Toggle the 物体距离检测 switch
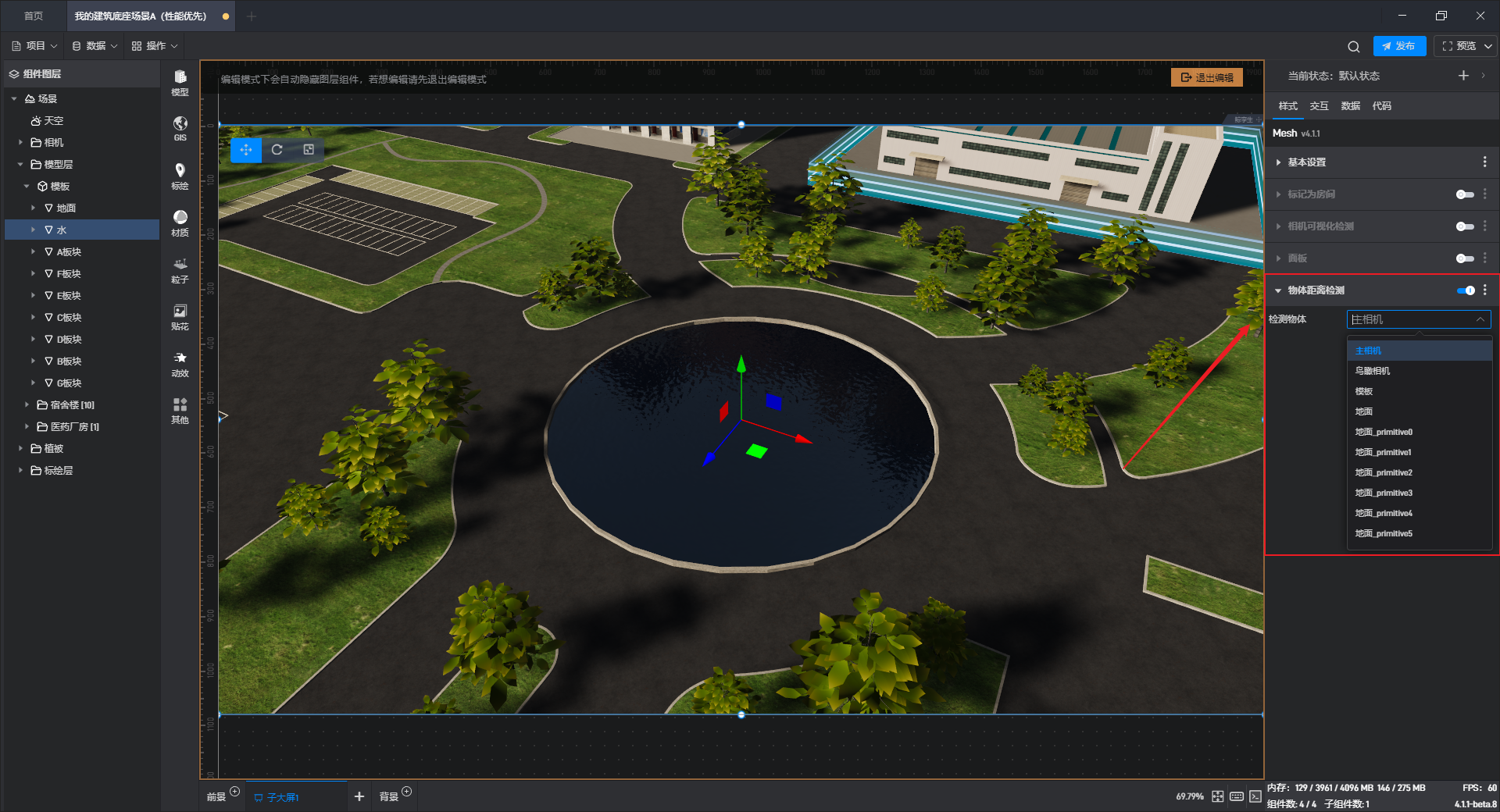Screen dimensions: 1500x812 (x=1466, y=290)
